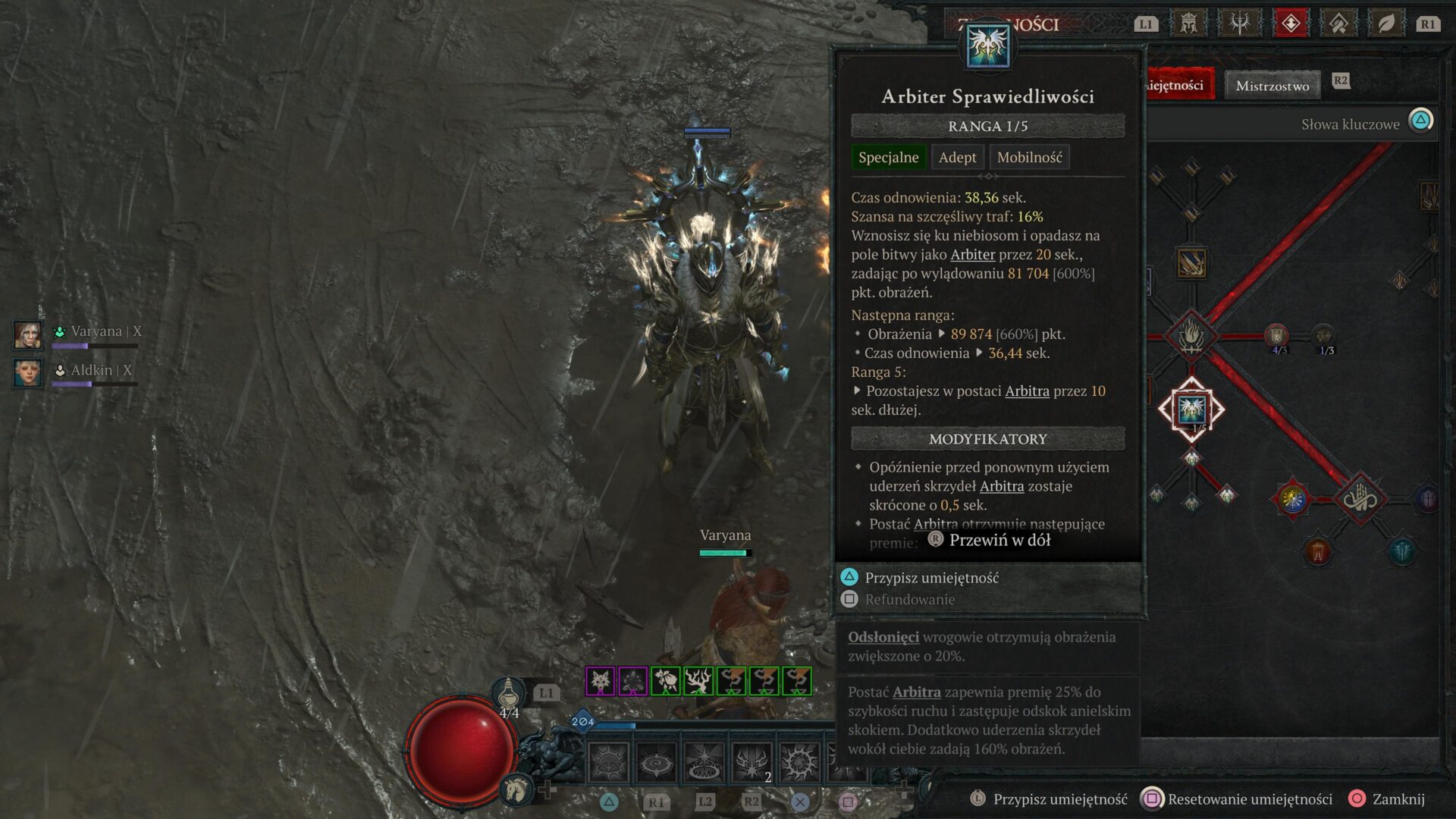
Task: Select Aldkin's party portrait
Action: (28, 372)
